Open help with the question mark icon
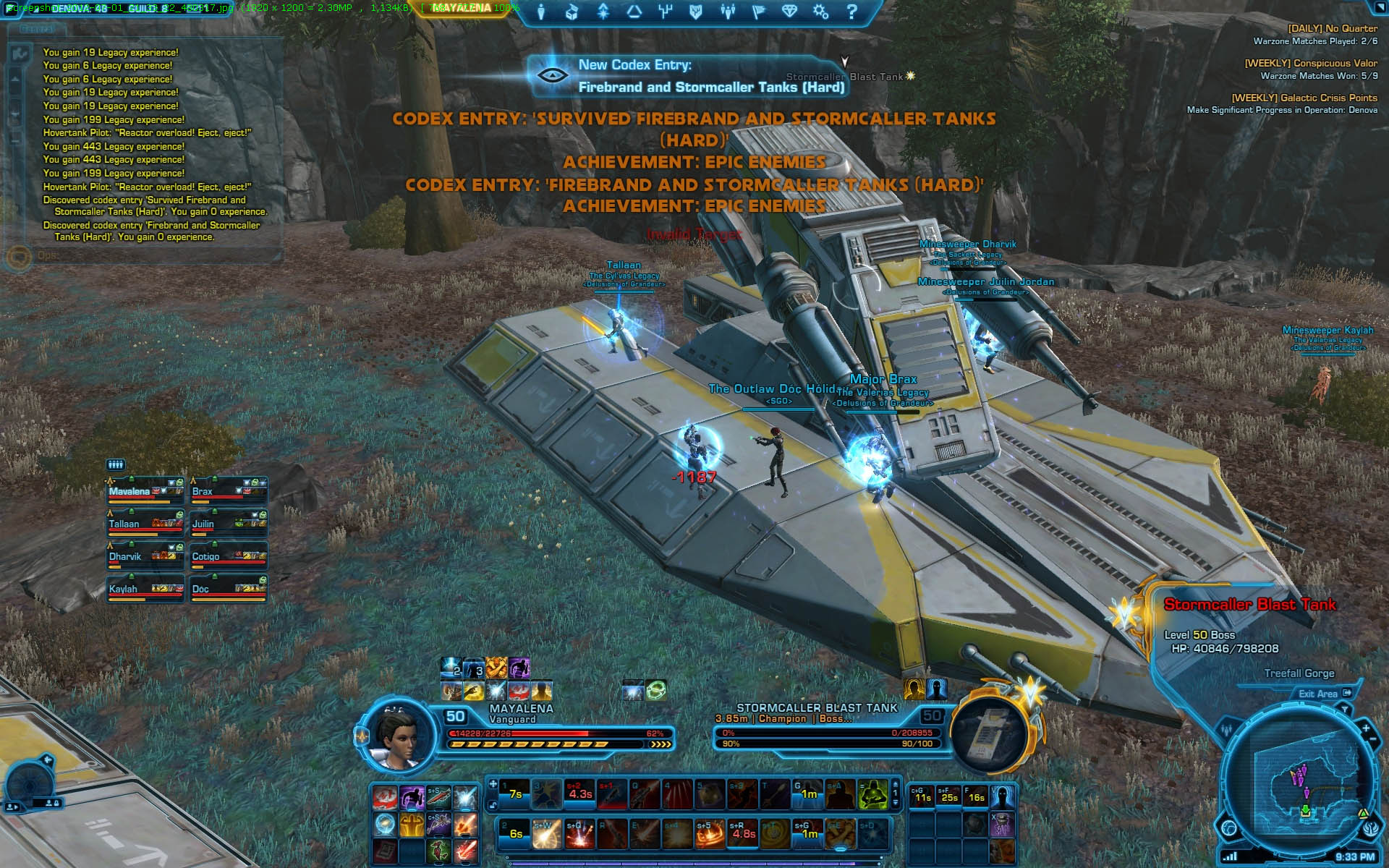 851,12
